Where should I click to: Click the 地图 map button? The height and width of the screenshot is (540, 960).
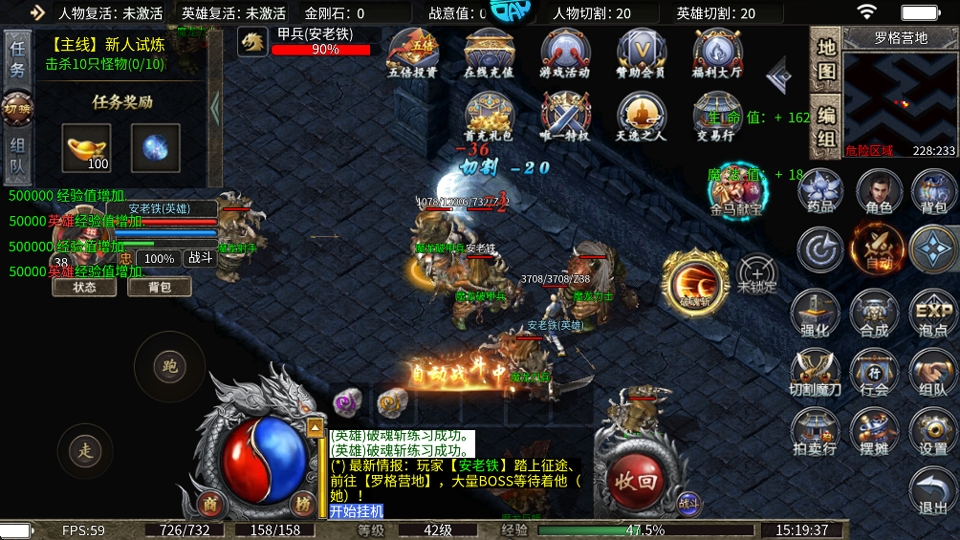pyautogui.click(x=825, y=60)
